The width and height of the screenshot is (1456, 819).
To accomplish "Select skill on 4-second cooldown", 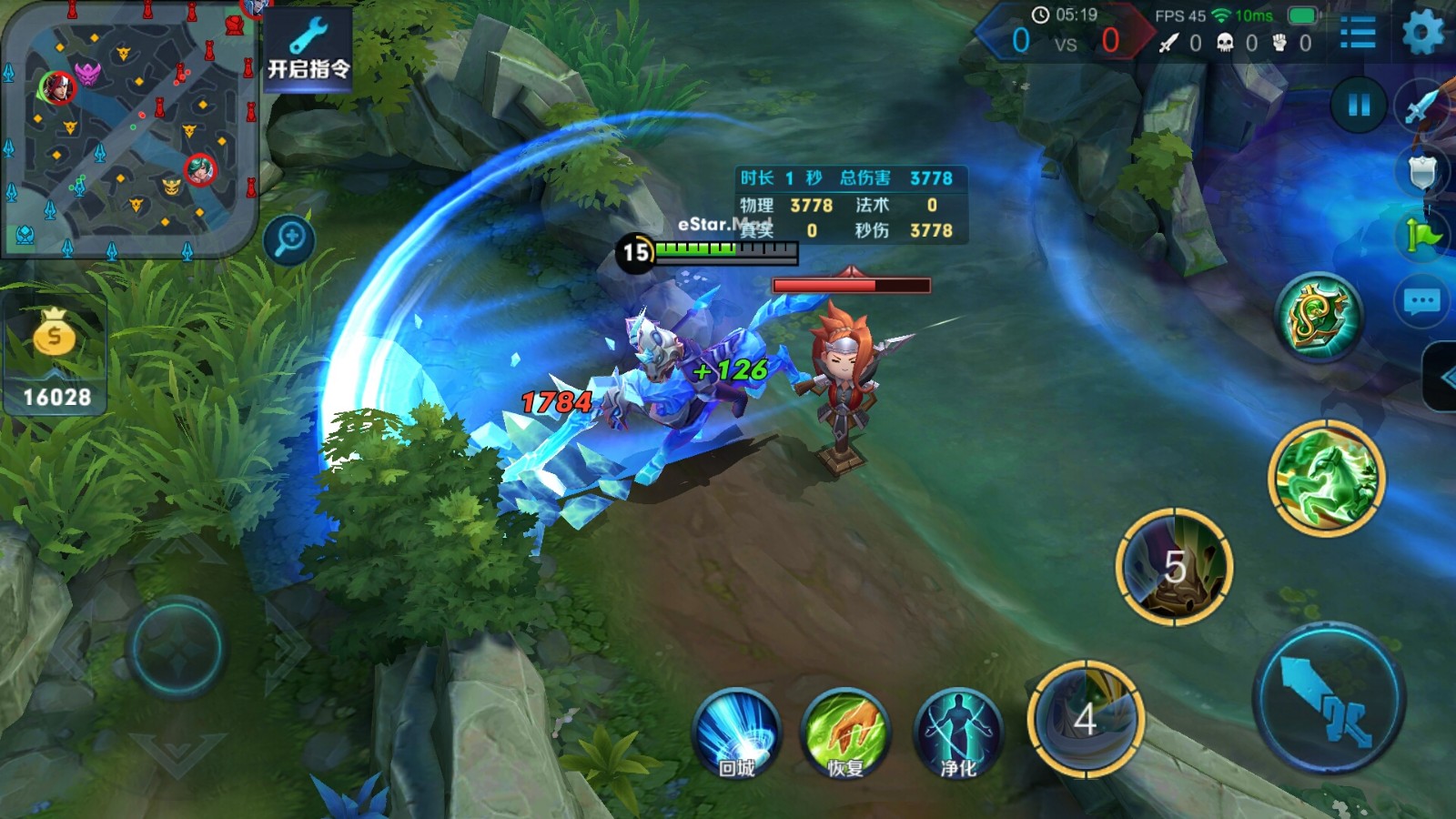I will (x=1085, y=719).
